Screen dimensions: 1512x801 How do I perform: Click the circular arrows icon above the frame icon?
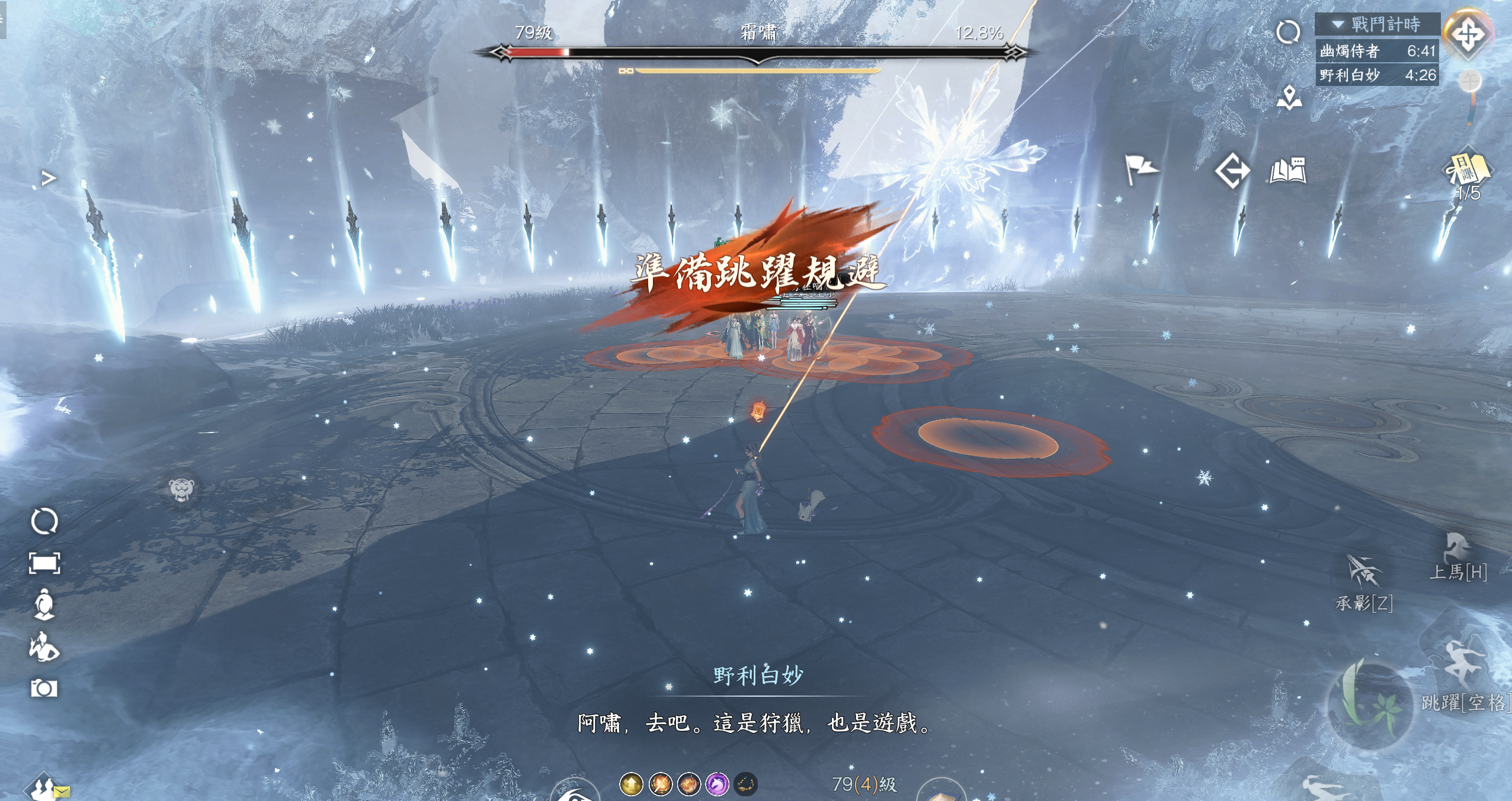click(x=44, y=521)
